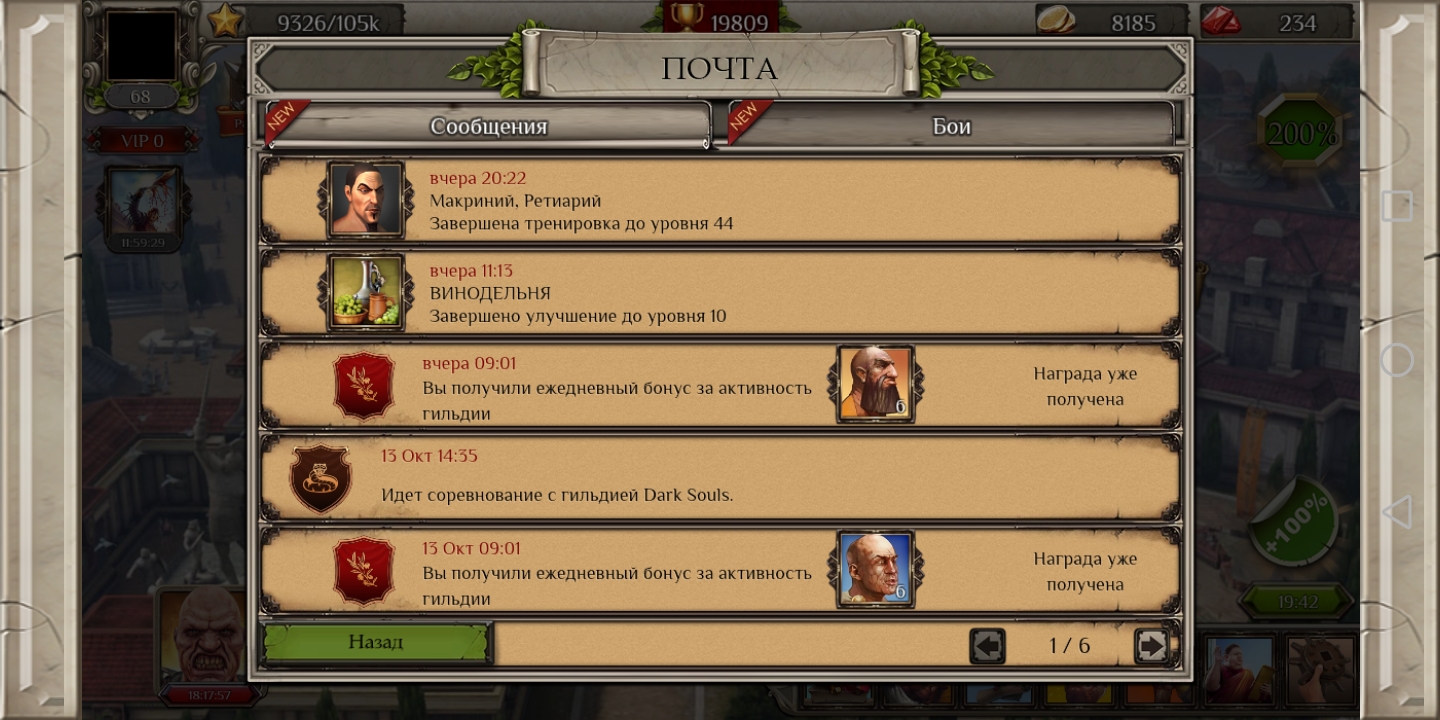
Task: Go to the next mail page
Action: 1151,646
